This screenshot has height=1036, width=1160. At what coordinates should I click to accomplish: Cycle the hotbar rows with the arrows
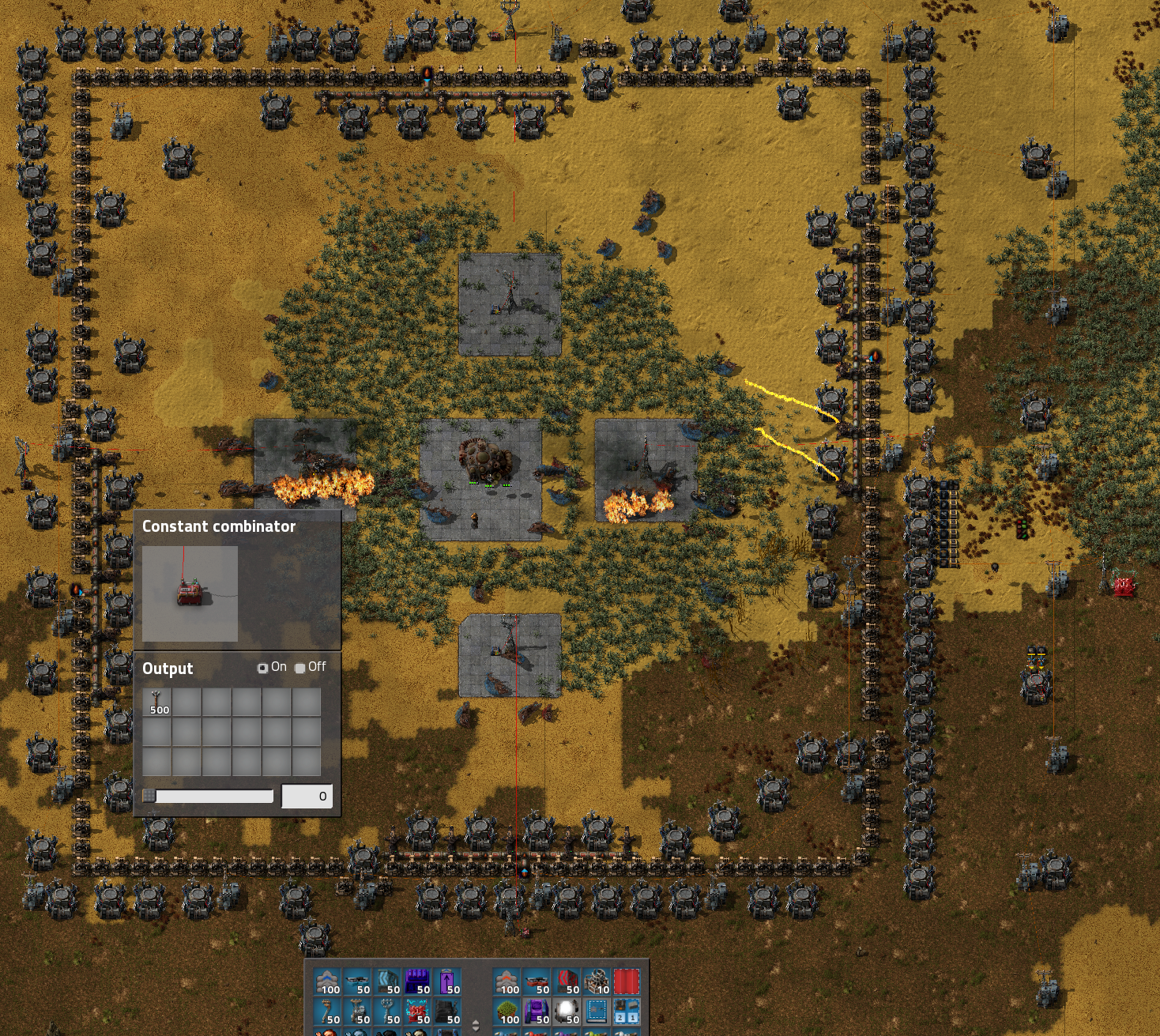476,1025
